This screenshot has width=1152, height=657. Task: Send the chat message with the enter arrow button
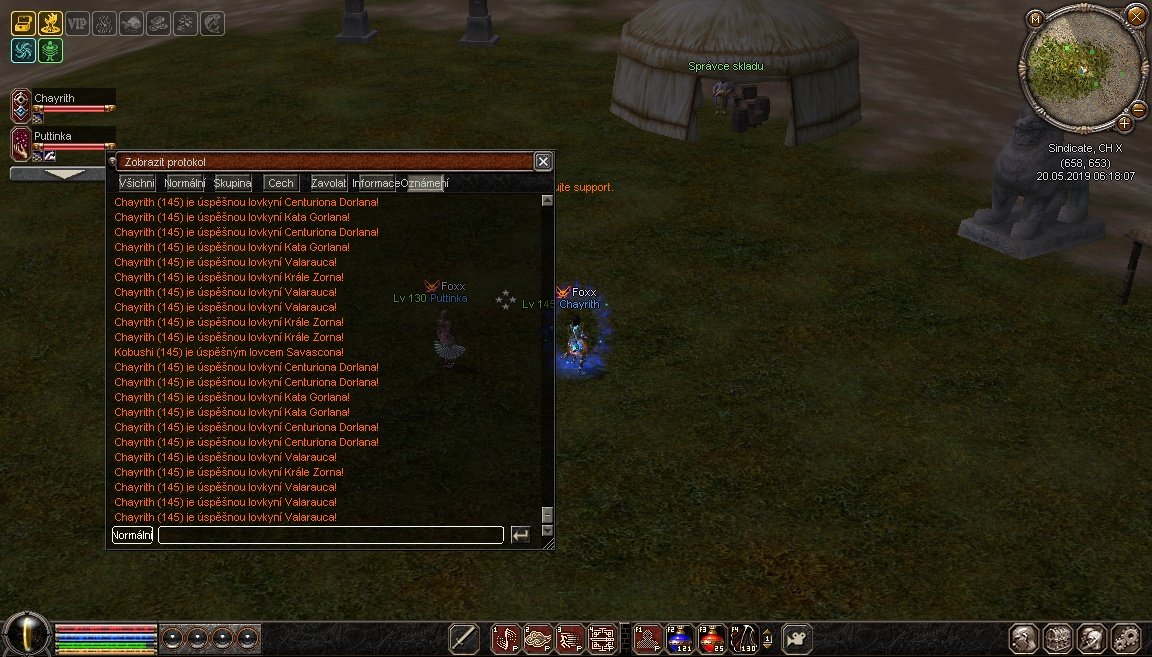520,535
